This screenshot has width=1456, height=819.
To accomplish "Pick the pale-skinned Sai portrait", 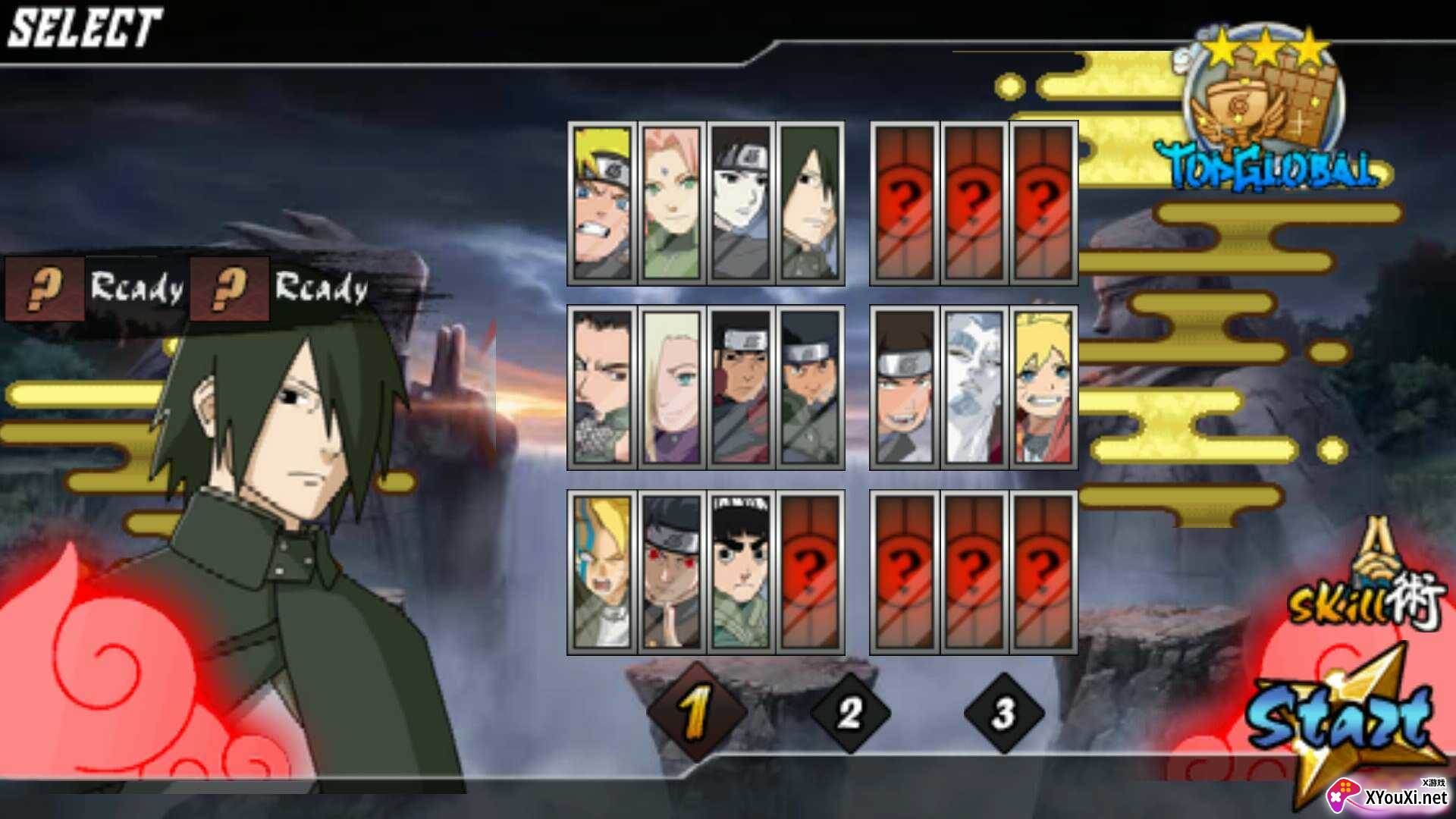I will pos(740,203).
